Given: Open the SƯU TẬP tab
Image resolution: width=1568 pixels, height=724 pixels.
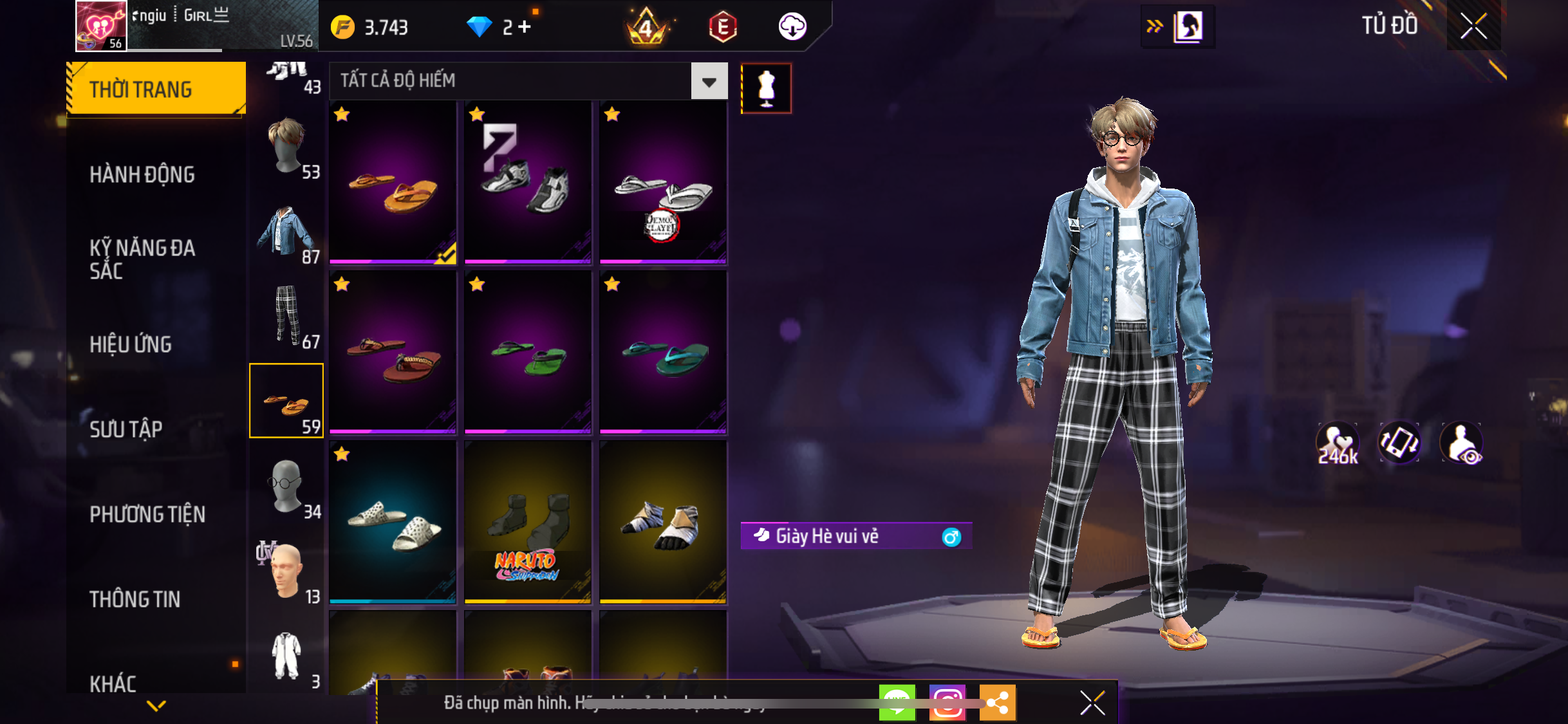Looking at the screenshot, I should pos(126,429).
